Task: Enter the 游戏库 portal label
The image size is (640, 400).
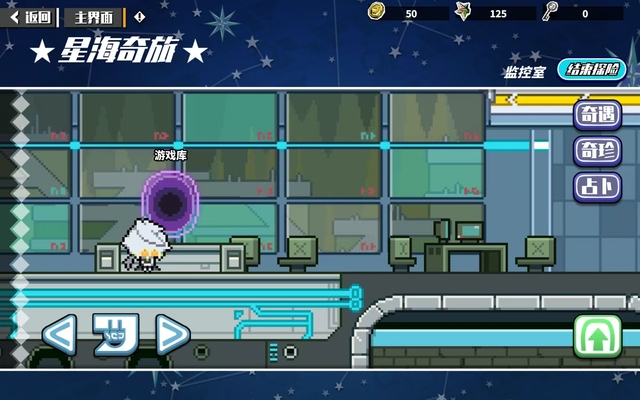Action: tap(170, 156)
